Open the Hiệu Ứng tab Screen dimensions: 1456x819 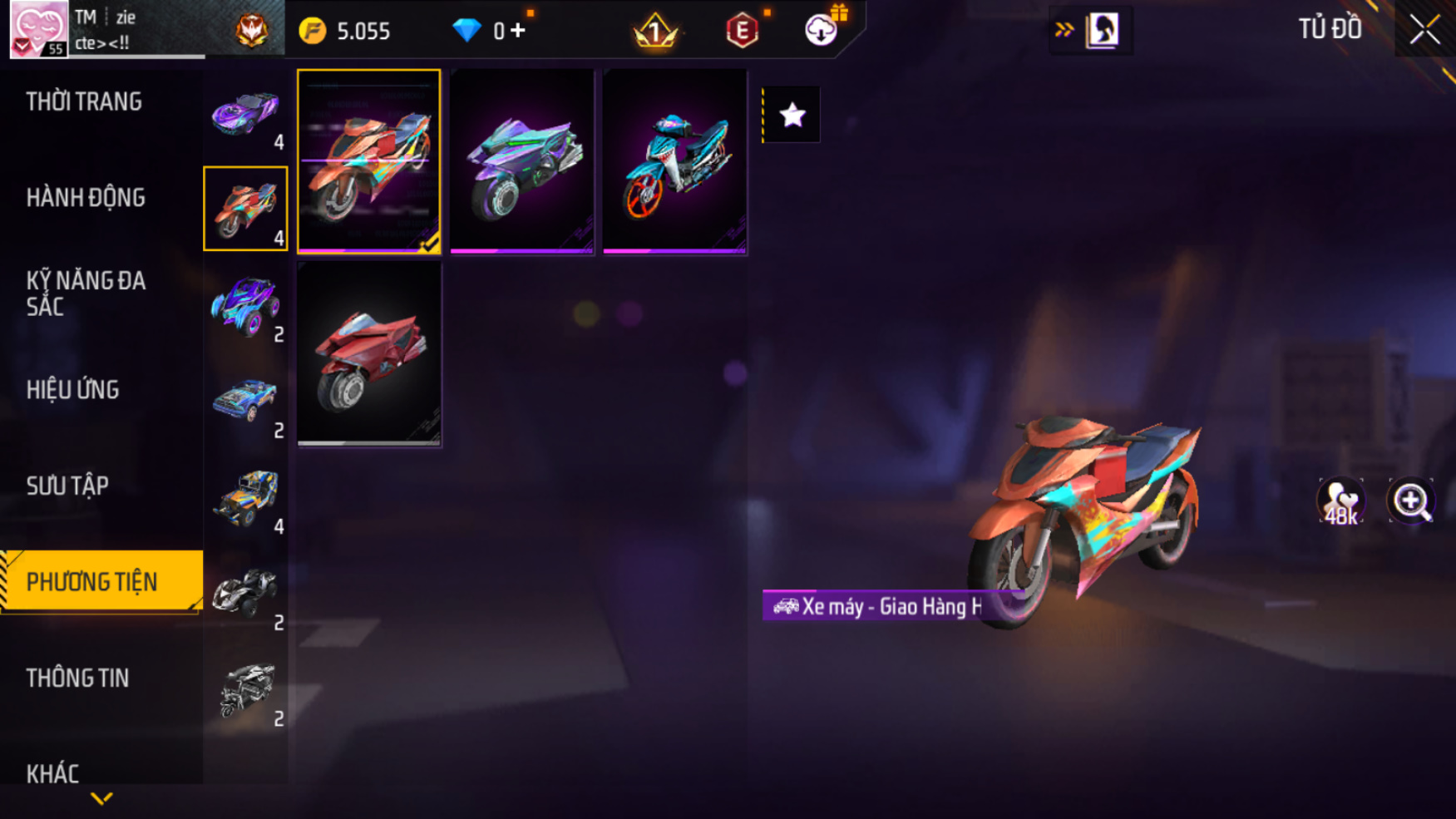click(x=73, y=390)
